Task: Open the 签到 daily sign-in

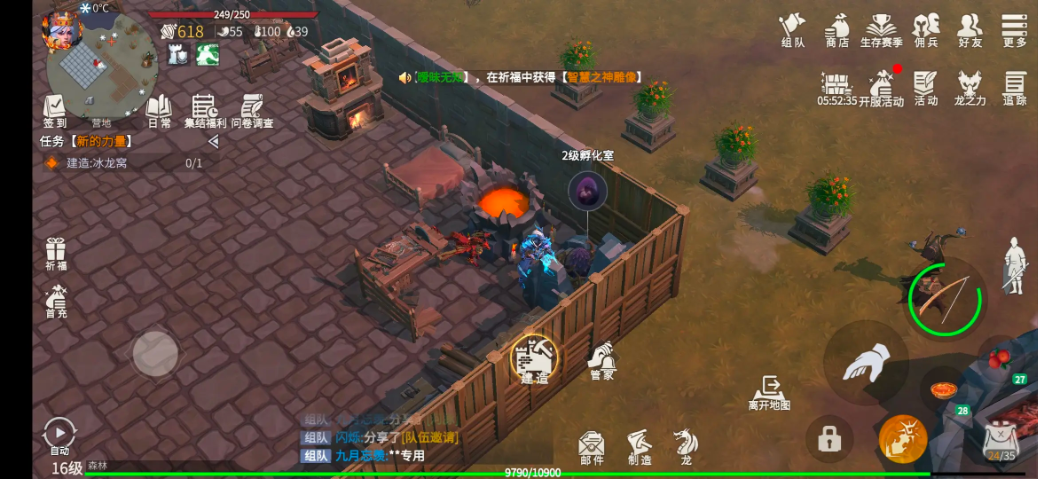Action: pos(55,110)
